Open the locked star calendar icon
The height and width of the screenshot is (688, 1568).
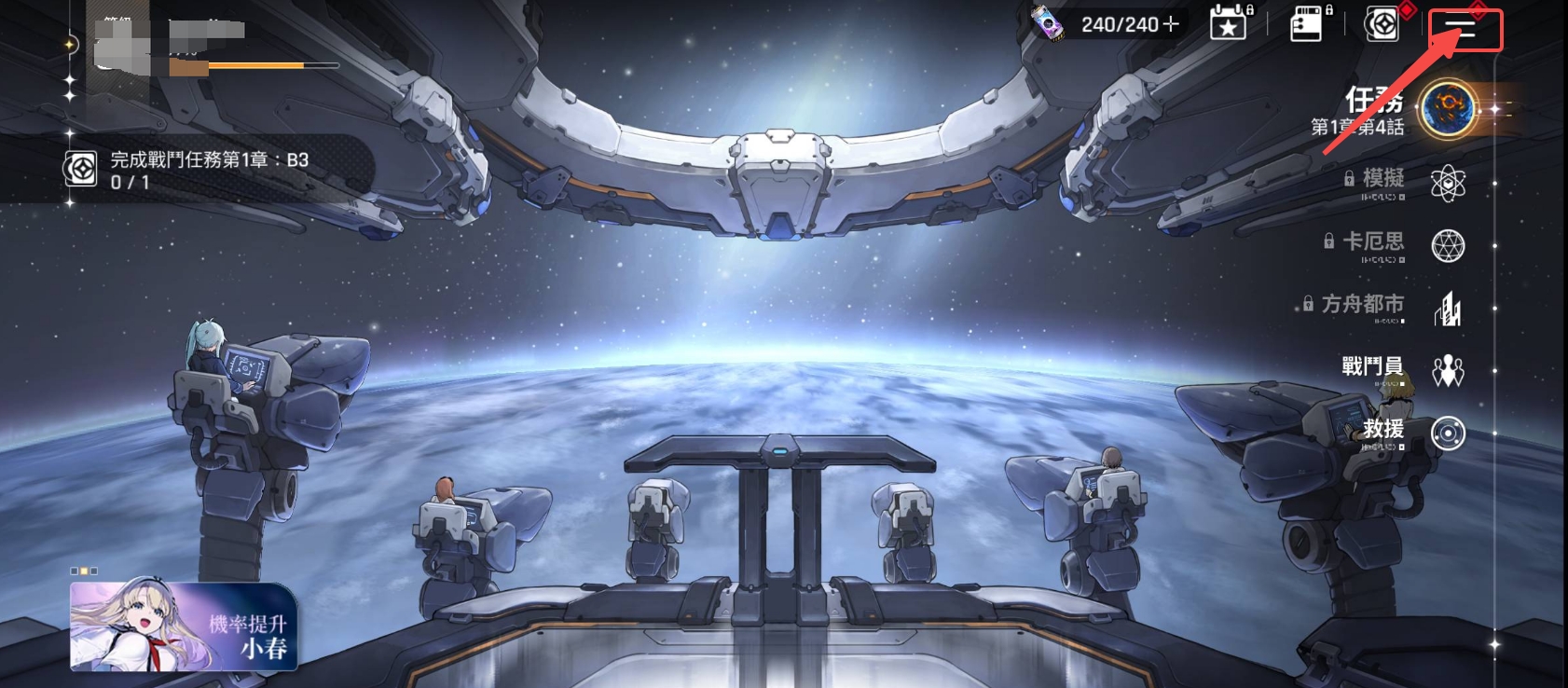coord(1229,23)
